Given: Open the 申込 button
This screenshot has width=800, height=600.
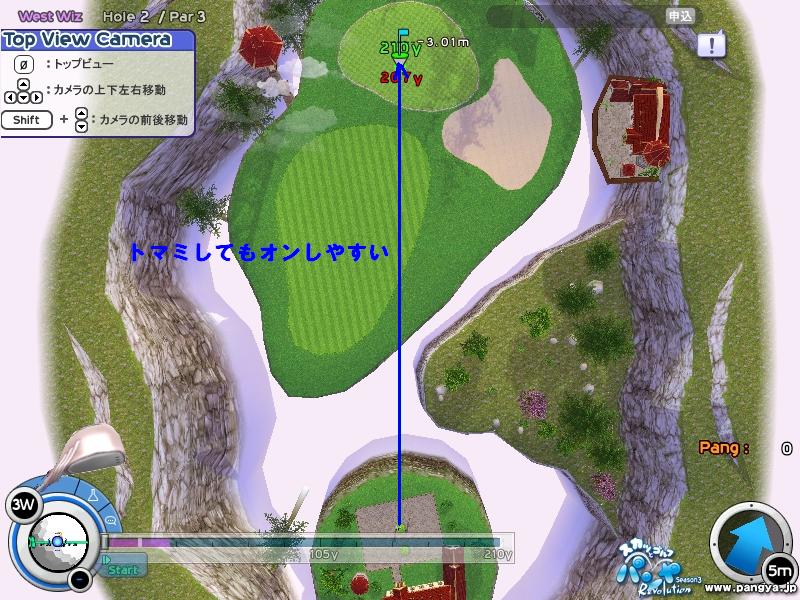Looking at the screenshot, I should (681, 16).
